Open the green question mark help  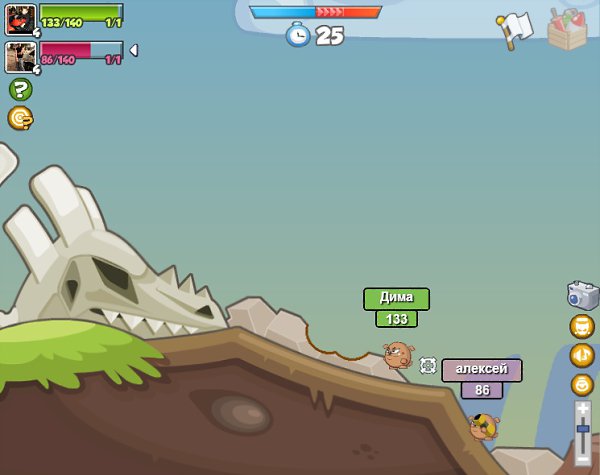[20, 89]
